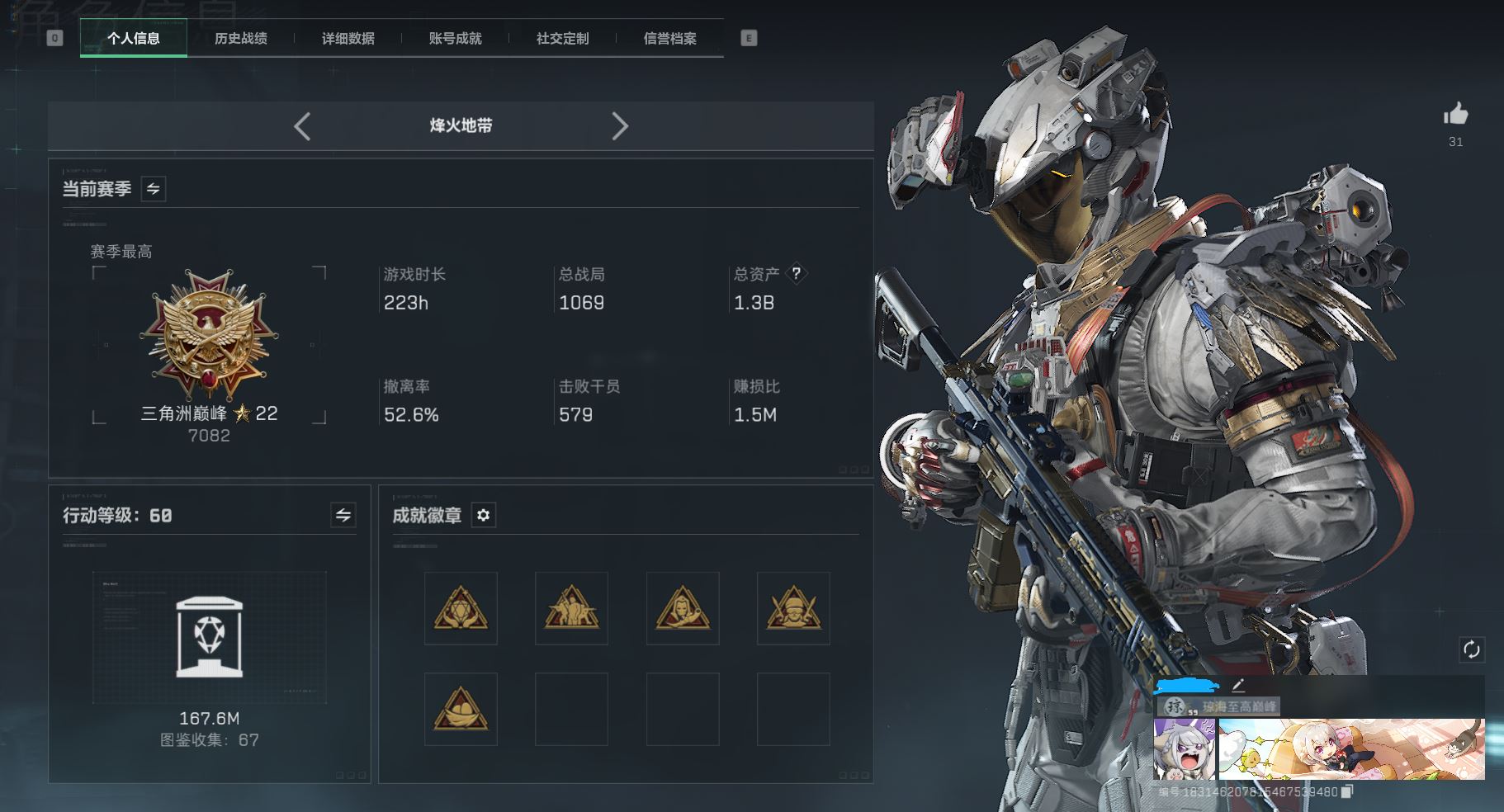This screenshot has width=1504, height=812.
Task: Open the 成就徽章 gear settings
Action: coord(484,516)
